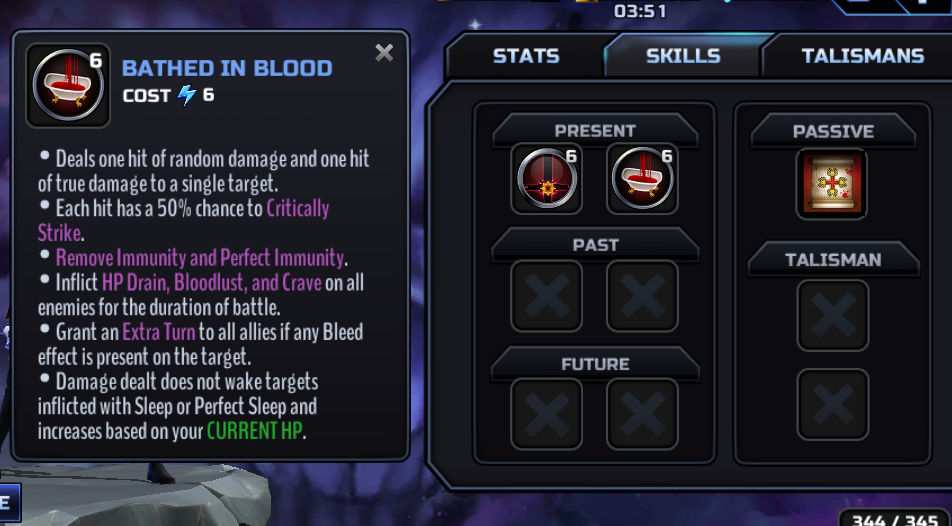Select the red burst Present skill icon

click(x=547, y=179)
